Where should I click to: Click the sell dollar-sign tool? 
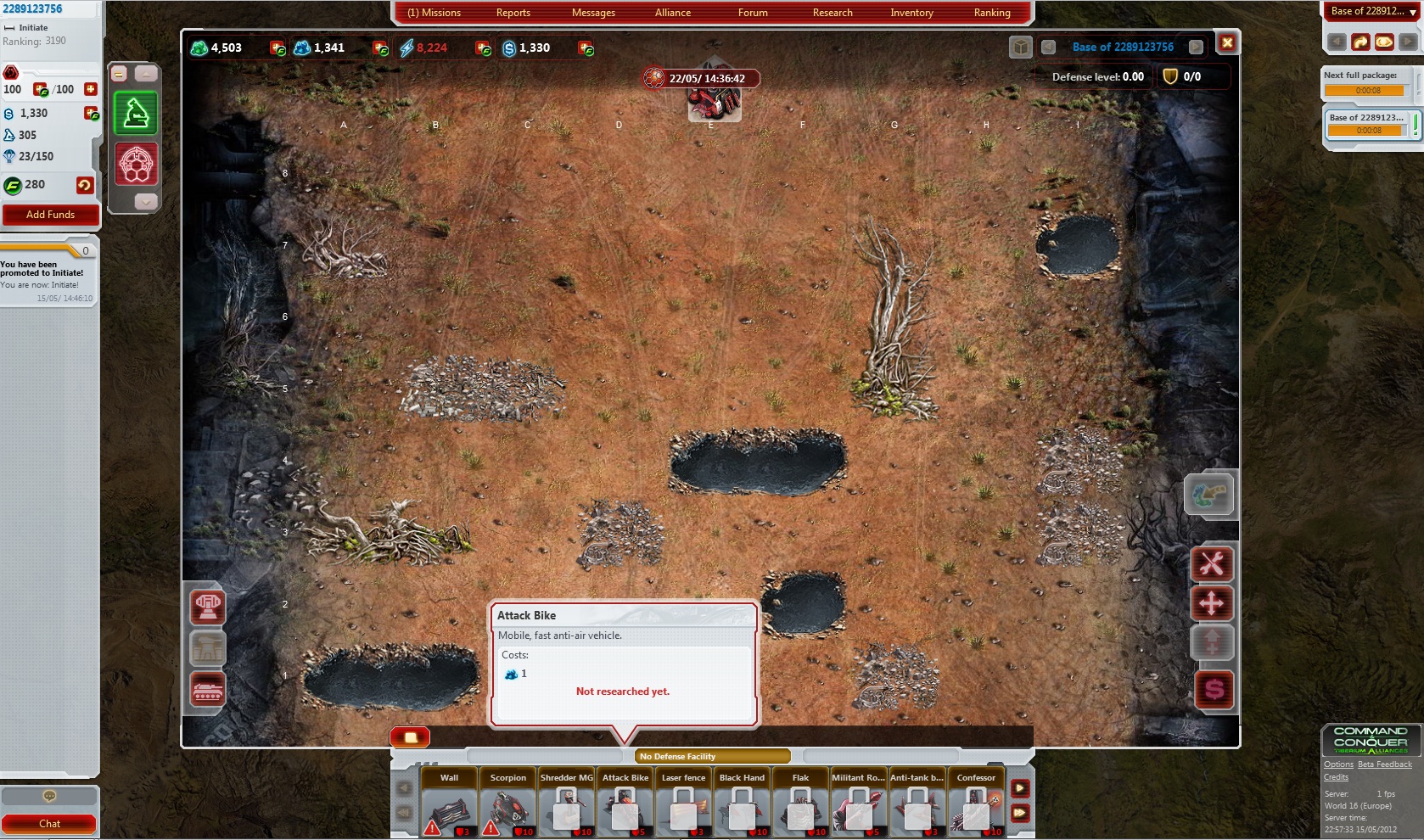click(1214, 689)
